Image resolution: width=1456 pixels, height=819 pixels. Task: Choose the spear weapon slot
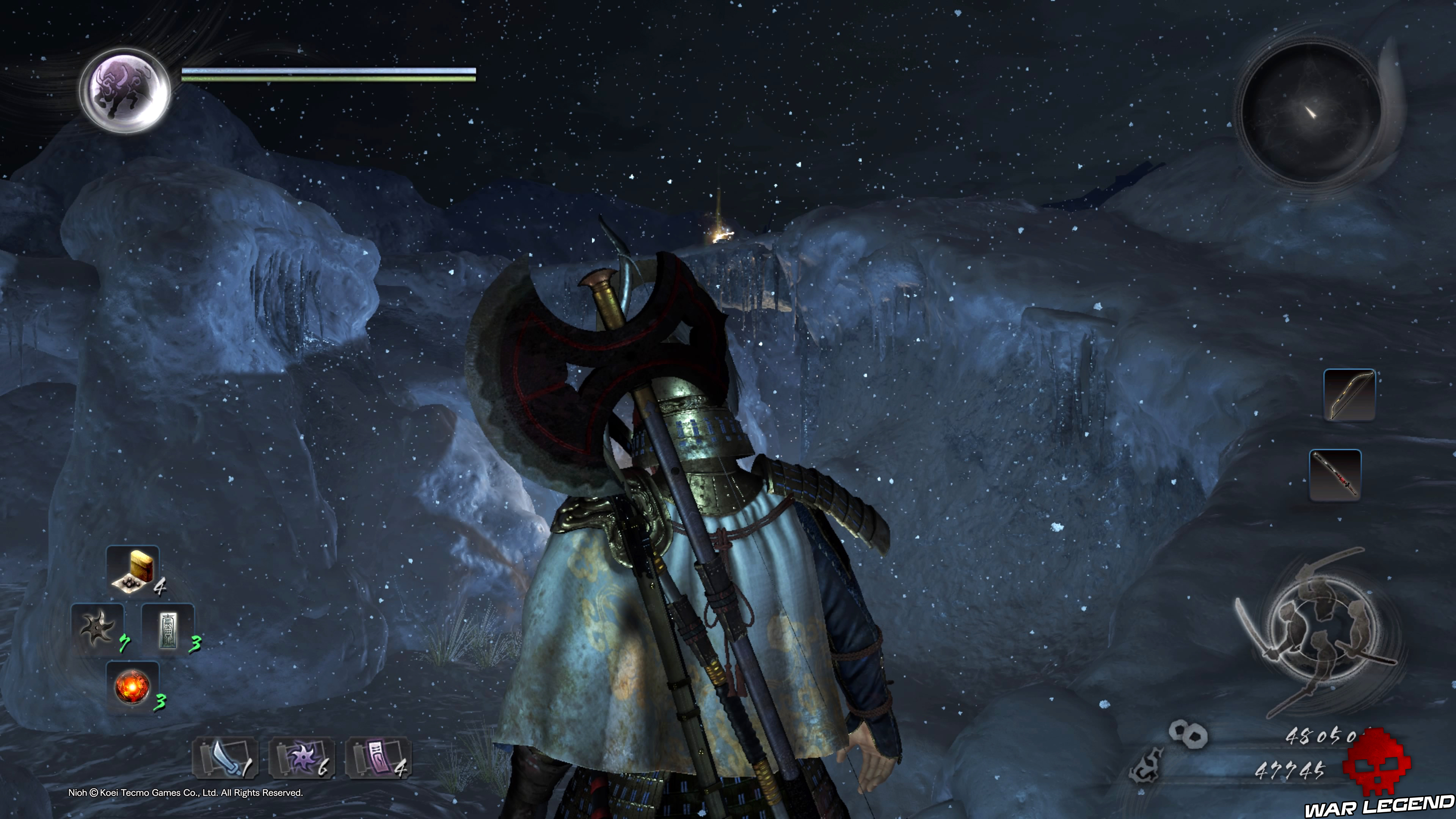coord(1335,475)
